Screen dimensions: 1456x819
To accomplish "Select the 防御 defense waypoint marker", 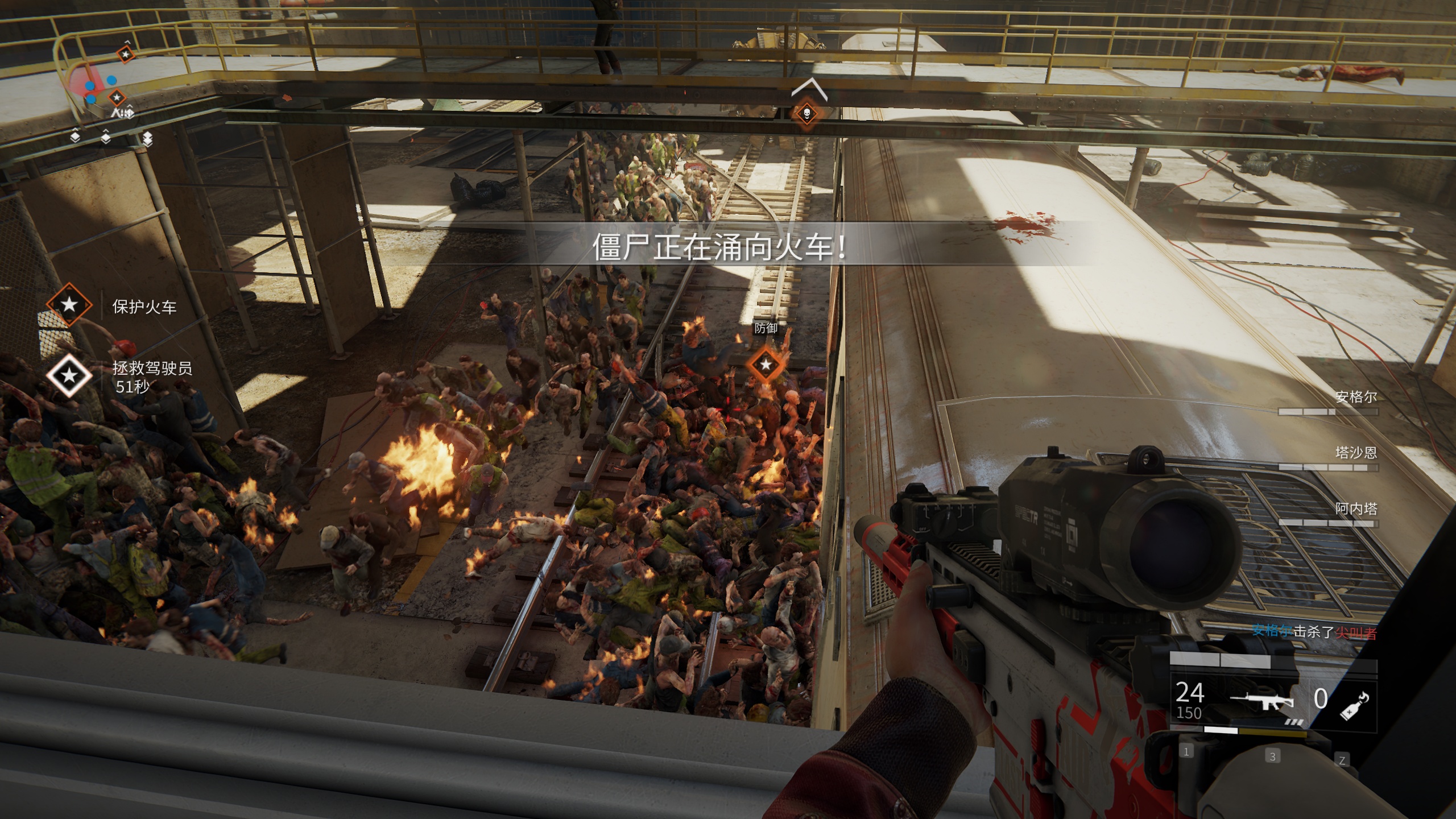I will coord(766,364).
